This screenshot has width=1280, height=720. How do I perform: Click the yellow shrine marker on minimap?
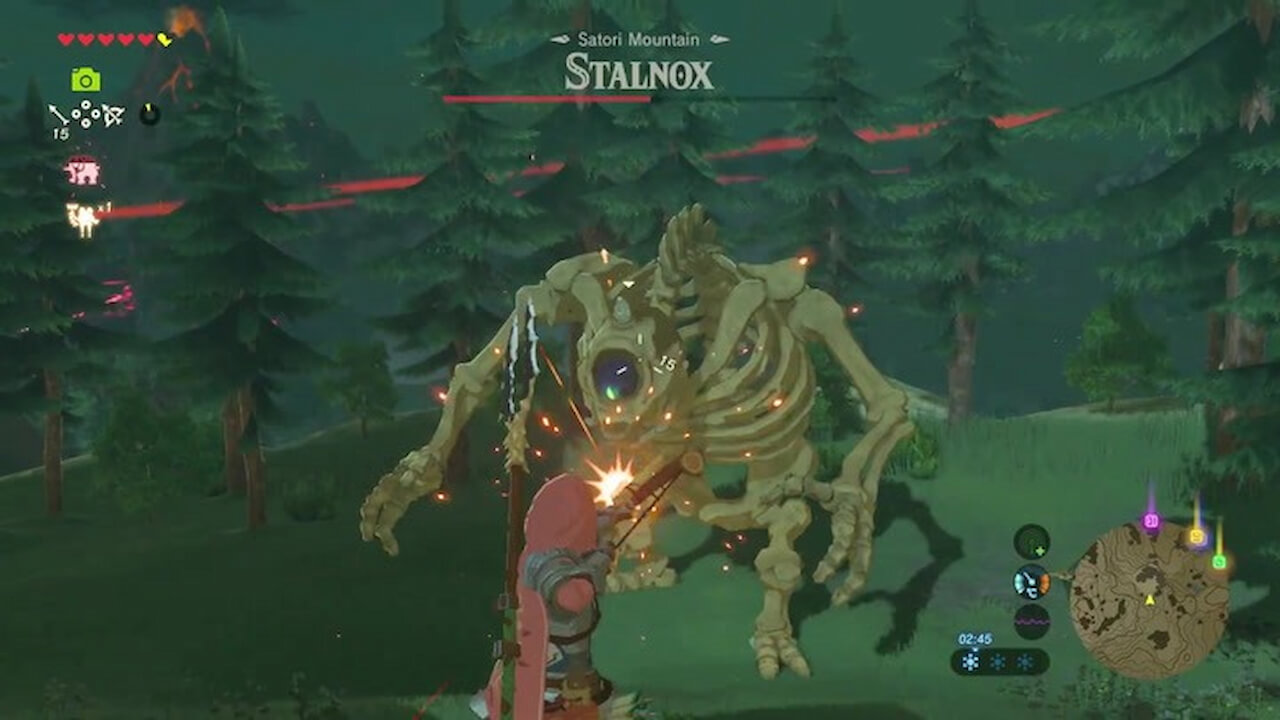click(1197, 535)
